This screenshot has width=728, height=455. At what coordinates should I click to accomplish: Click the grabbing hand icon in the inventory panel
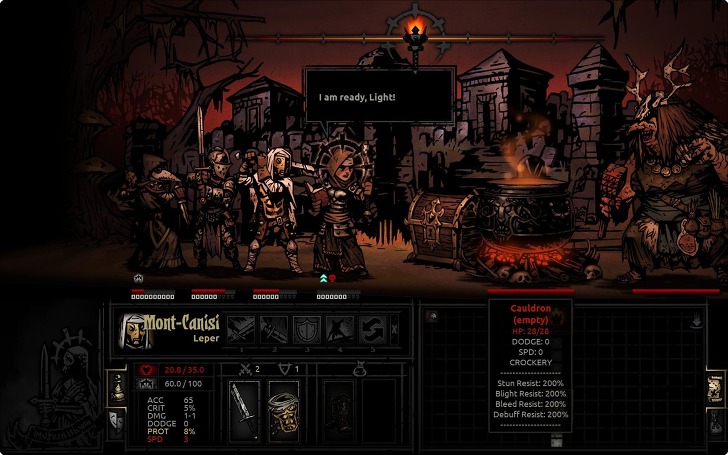(x=694, y=320)
